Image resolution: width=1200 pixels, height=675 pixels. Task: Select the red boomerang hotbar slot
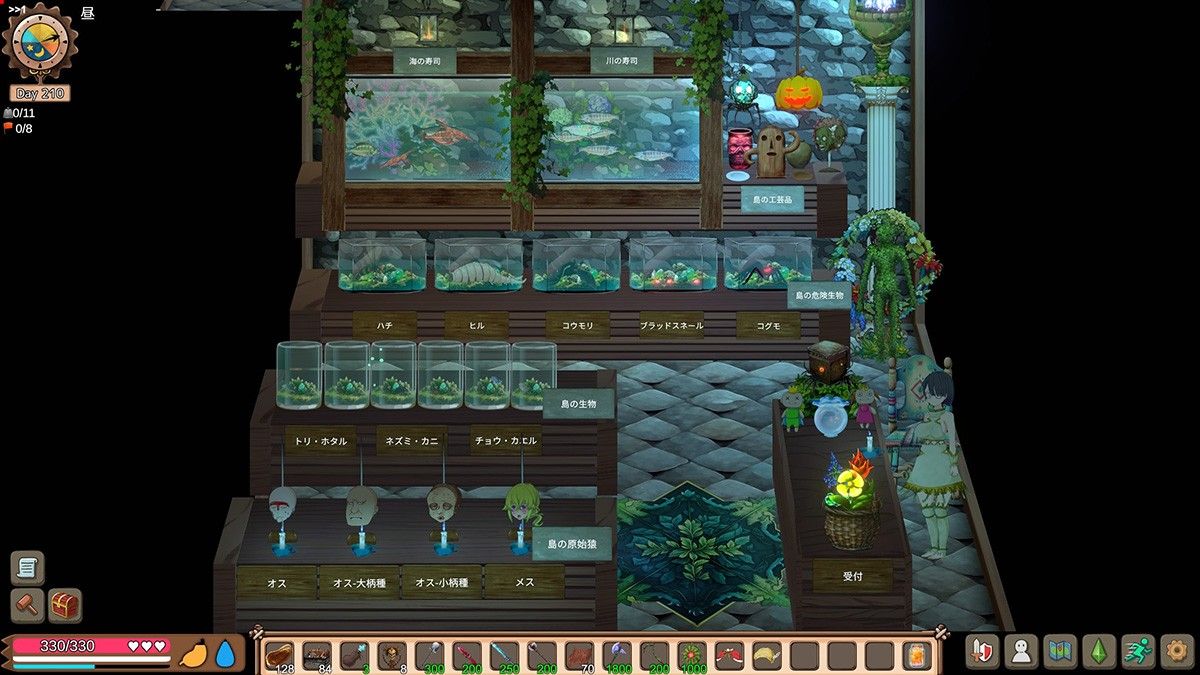pos(729,656)
